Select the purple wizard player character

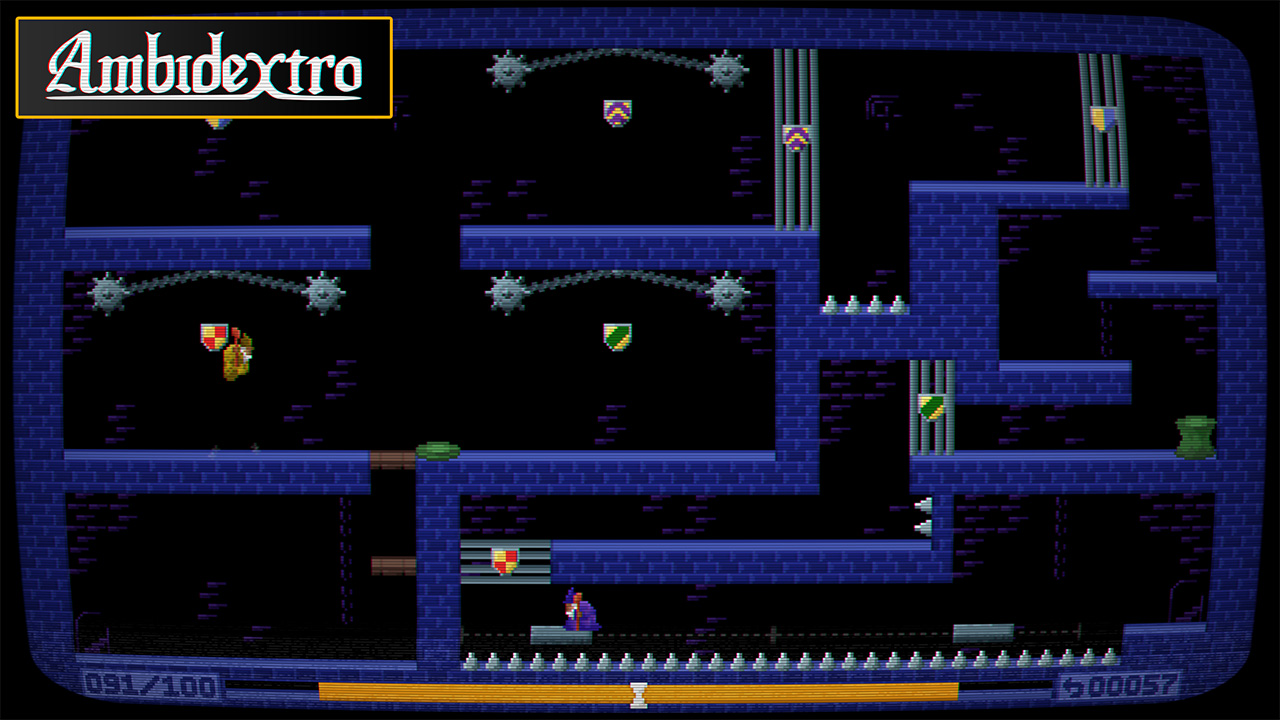tap(581, 611)
